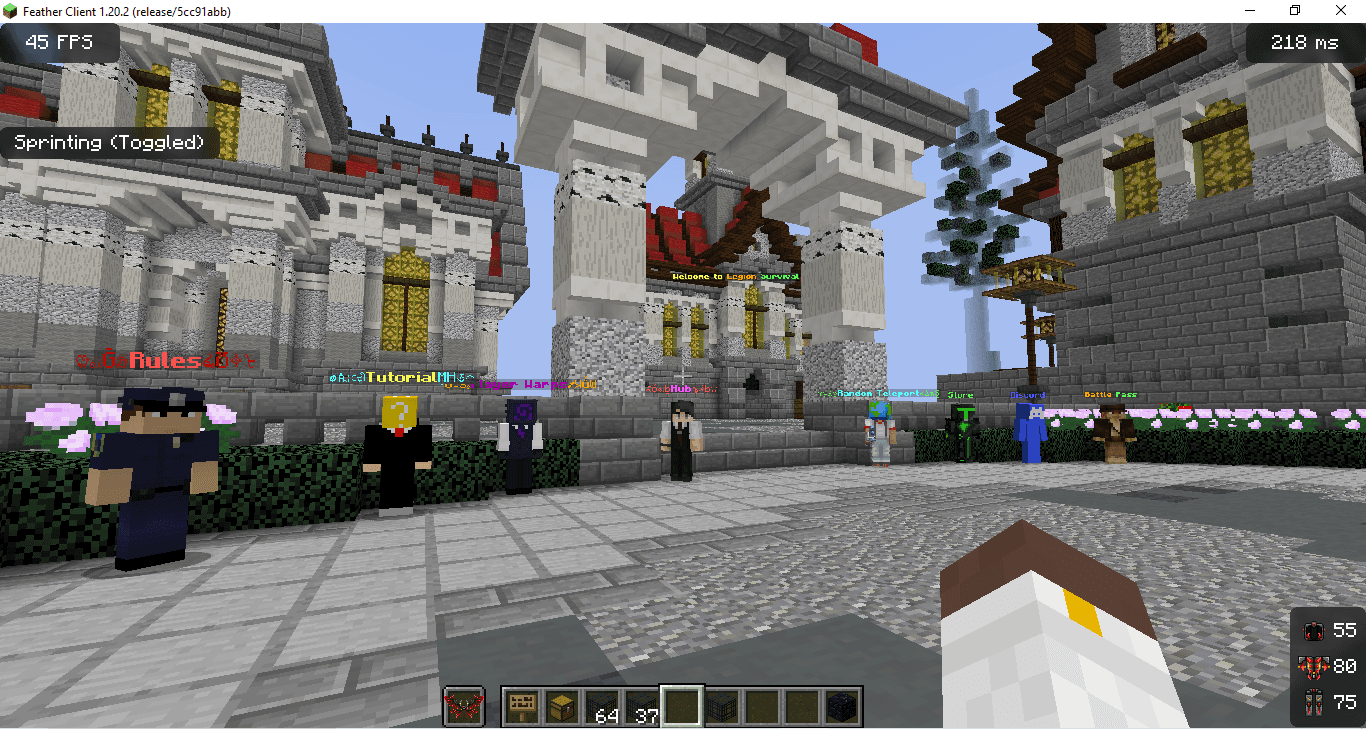Screen dimensions: 1366x729
Task: Click the elytra in the offhand slot
Action: point(464,705)
